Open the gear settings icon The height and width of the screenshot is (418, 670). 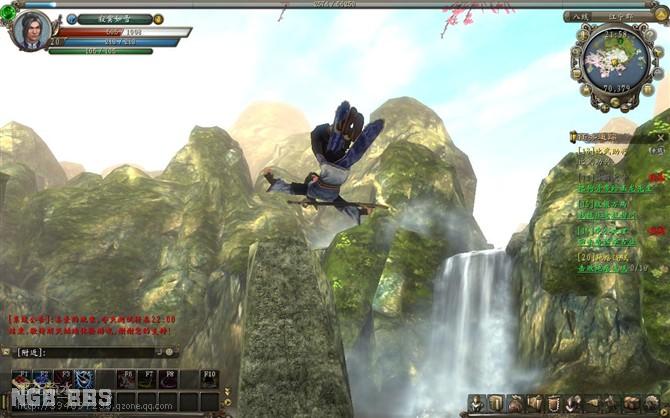(651, 403)
